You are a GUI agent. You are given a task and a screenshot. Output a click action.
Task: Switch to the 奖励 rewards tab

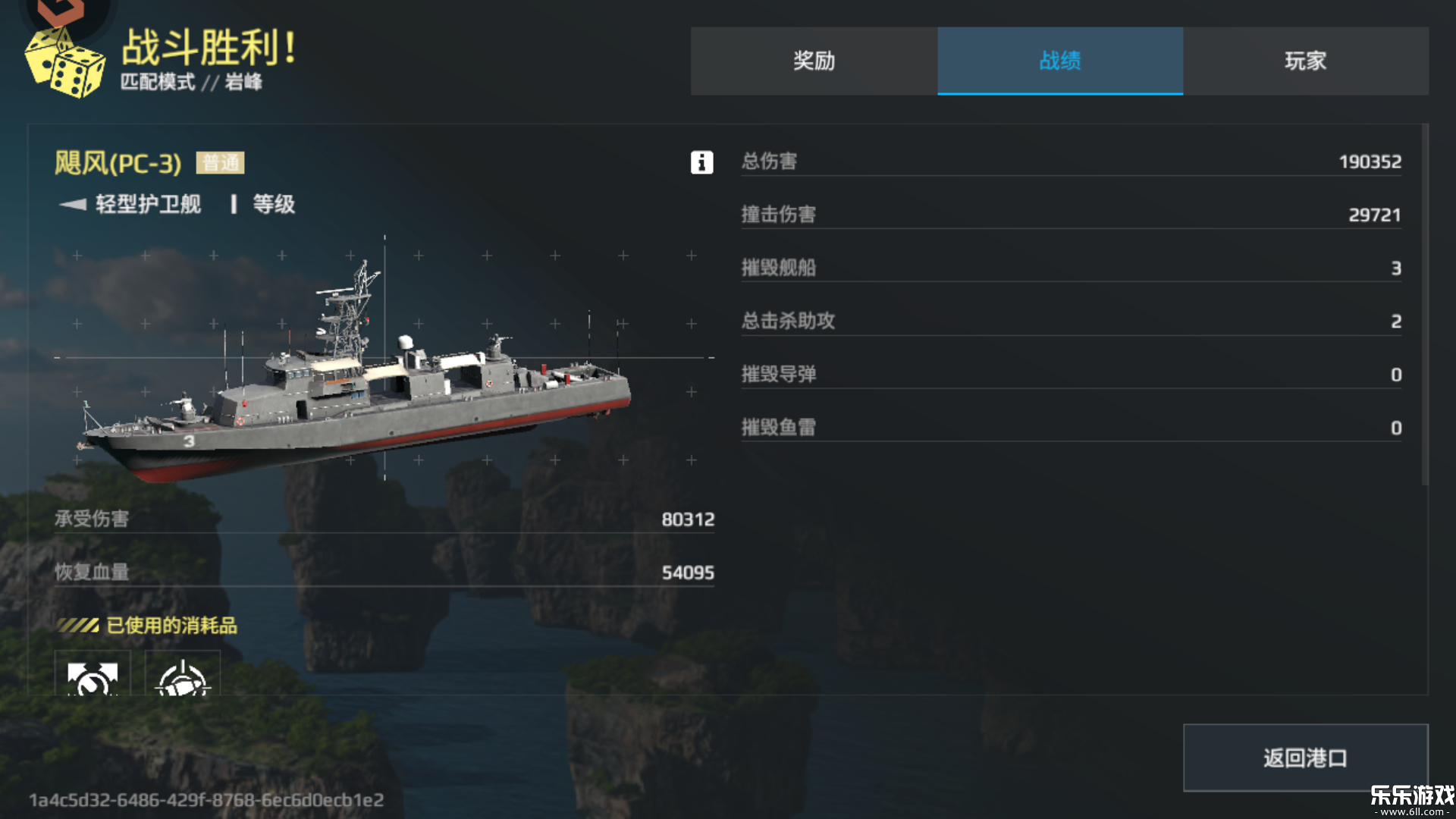click(x=814, y=61)
